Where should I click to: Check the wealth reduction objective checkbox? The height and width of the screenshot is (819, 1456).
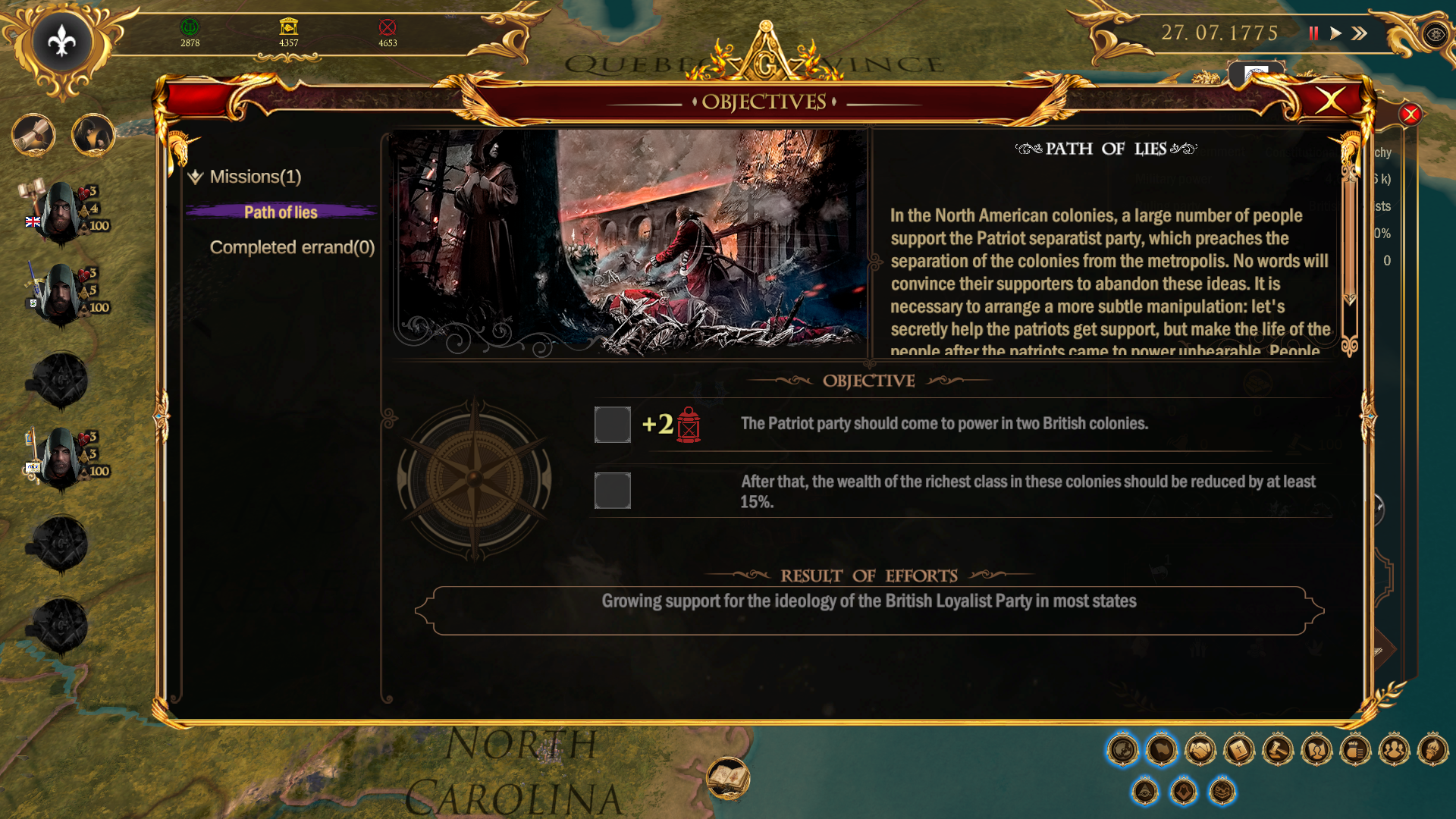point(612,491)
